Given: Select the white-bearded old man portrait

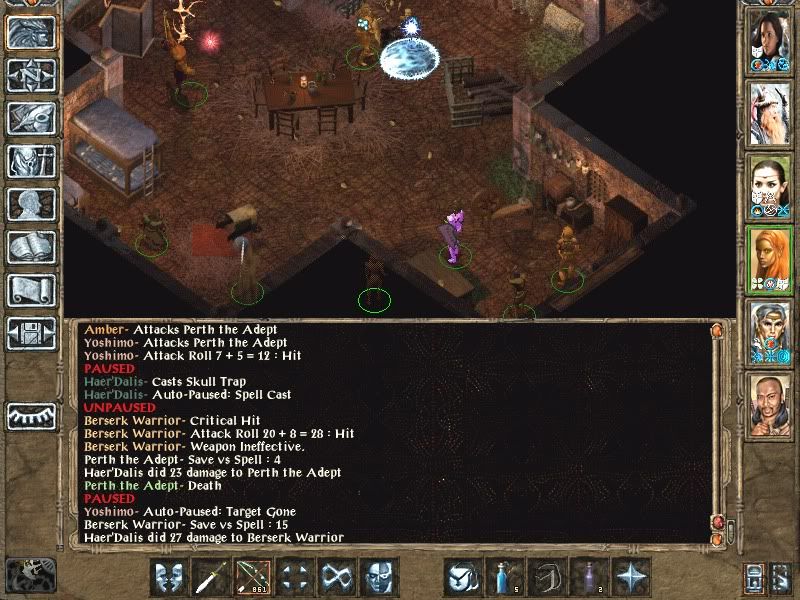Looking at the screenshot, I should (x=769, y=113).
